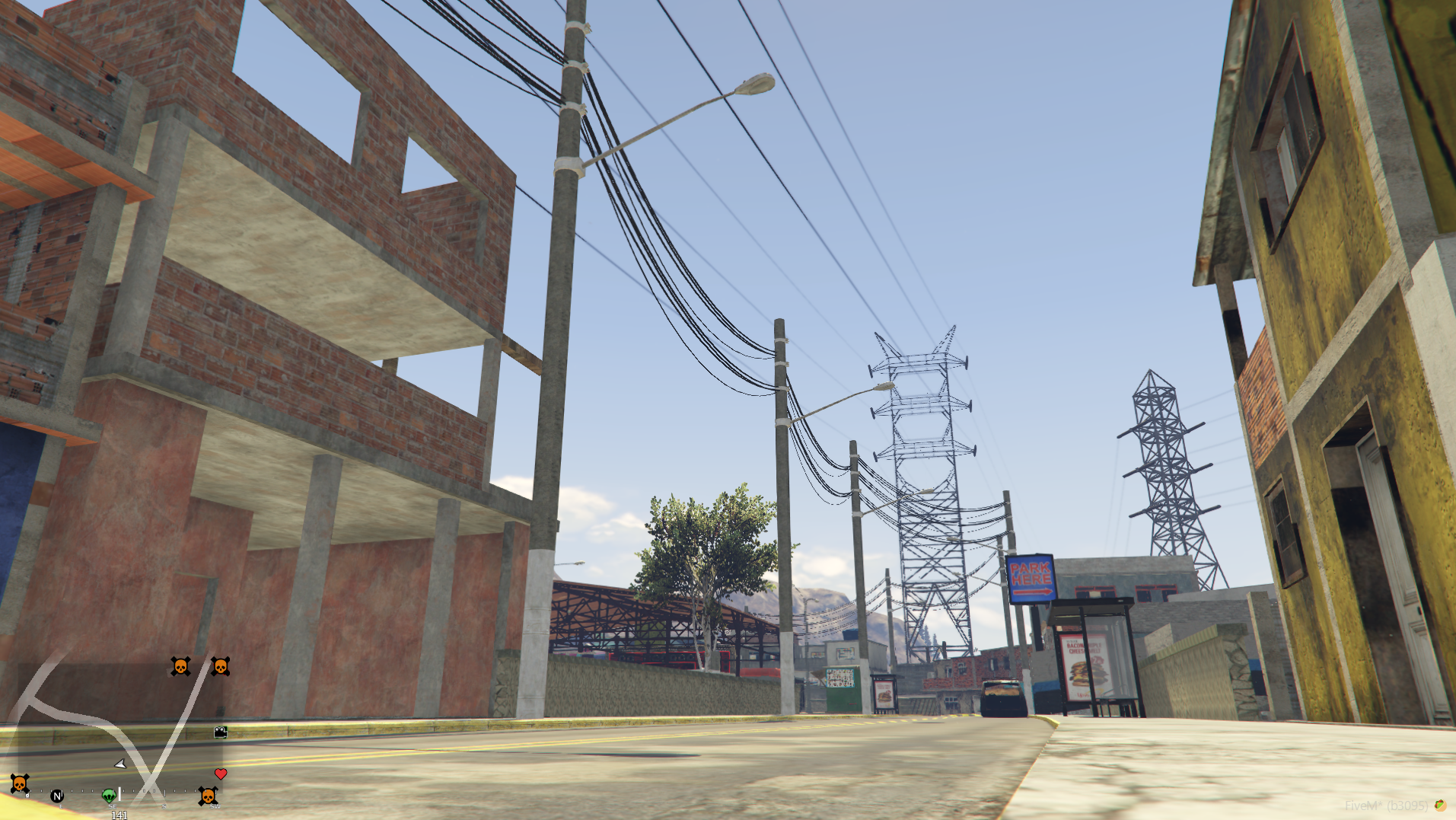The width and height of the screenshot is (1456, 820).
Task: Select the skull blip beneath the red heart
Action: click(207, 796)
